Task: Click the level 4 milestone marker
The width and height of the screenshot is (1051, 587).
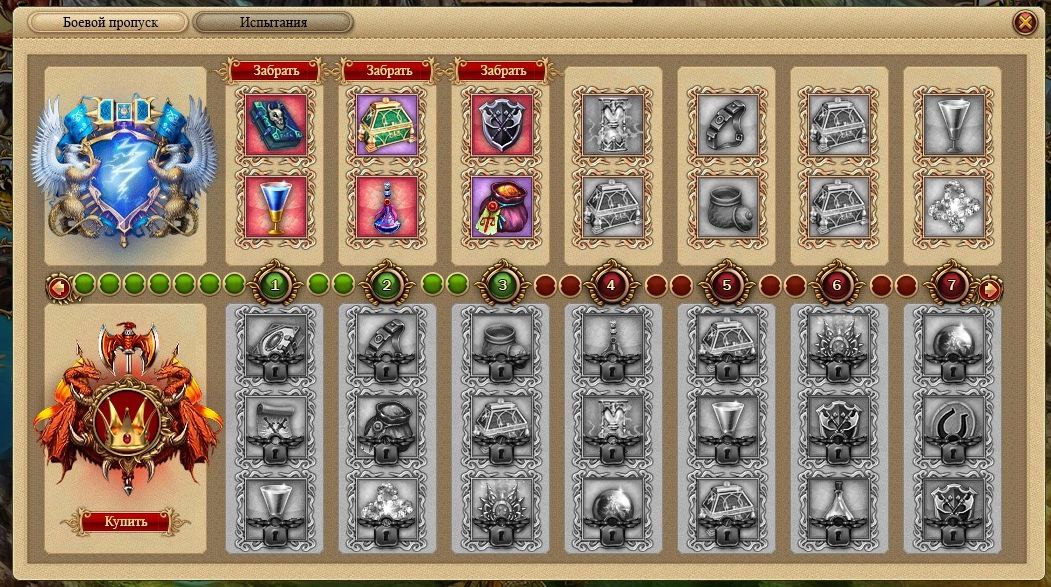Action: tap(612, 286)
